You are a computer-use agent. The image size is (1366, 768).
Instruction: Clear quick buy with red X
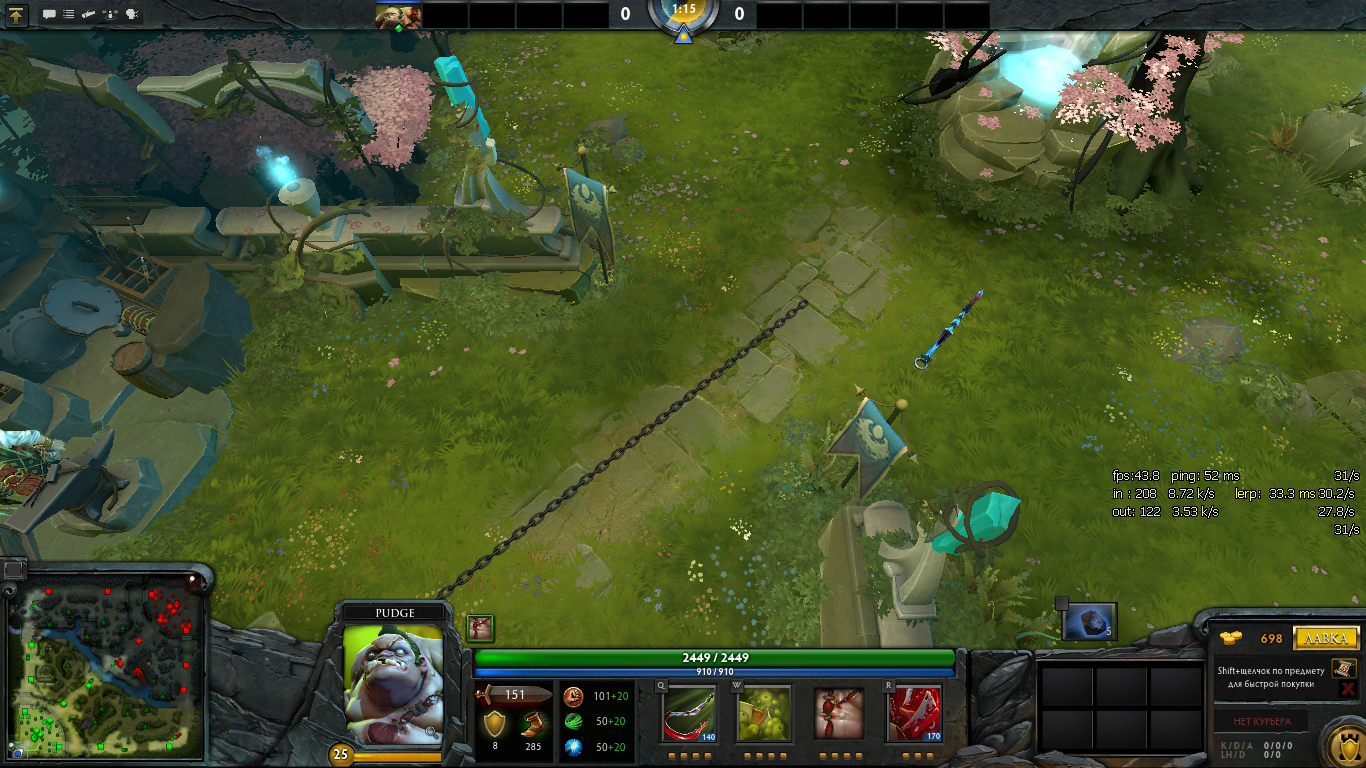coord(1347,689)
